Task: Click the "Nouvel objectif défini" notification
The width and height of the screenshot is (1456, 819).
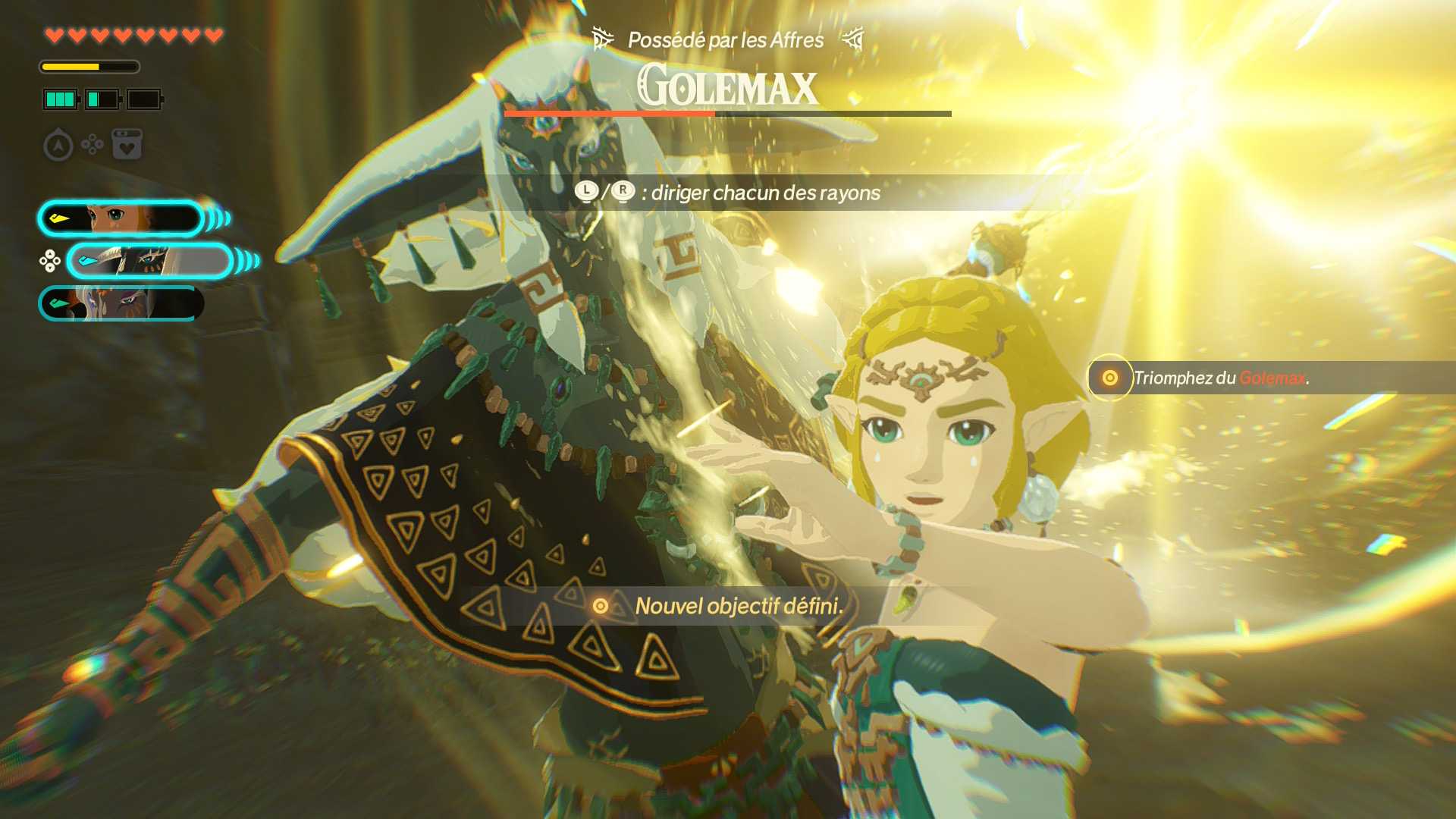Action: coord(738,606)
